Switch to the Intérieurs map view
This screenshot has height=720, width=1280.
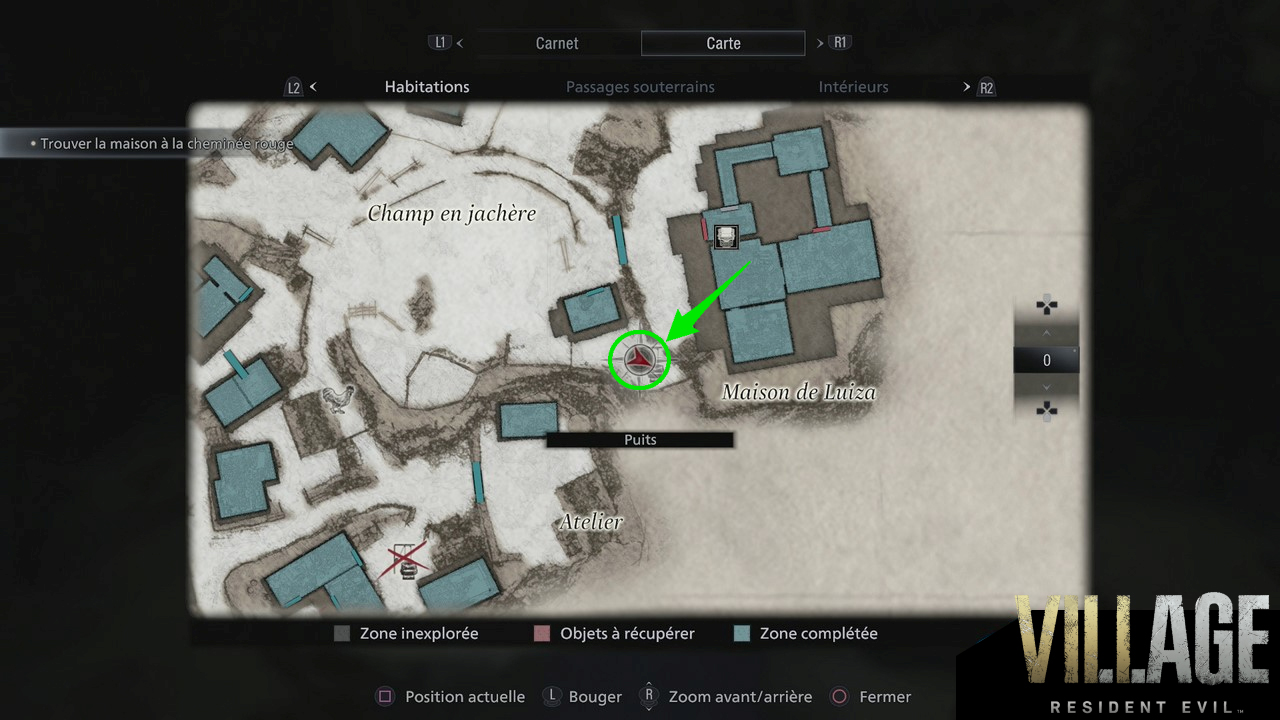coord(853,87)
